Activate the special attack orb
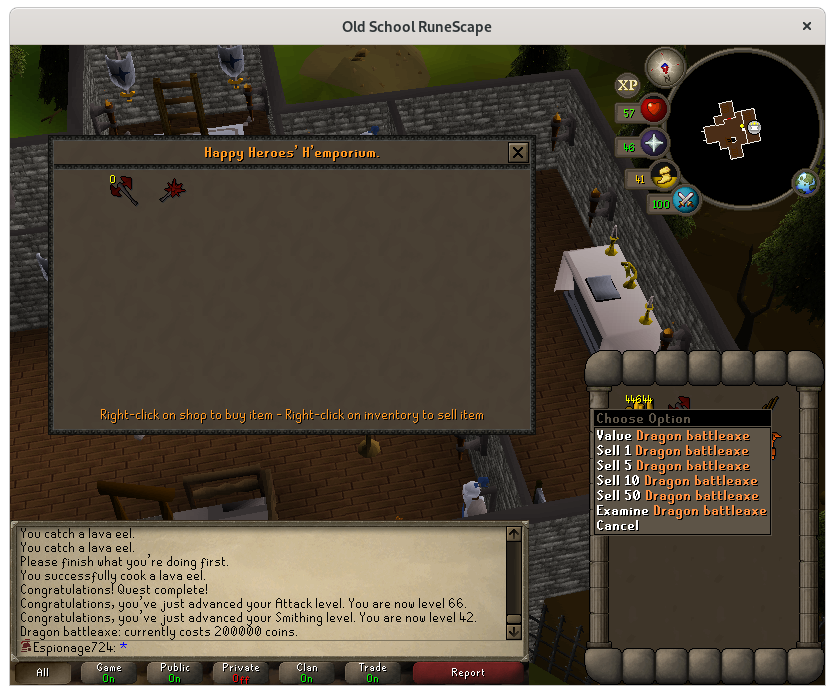This screenshot has height=695, width=835. point(685,200)
